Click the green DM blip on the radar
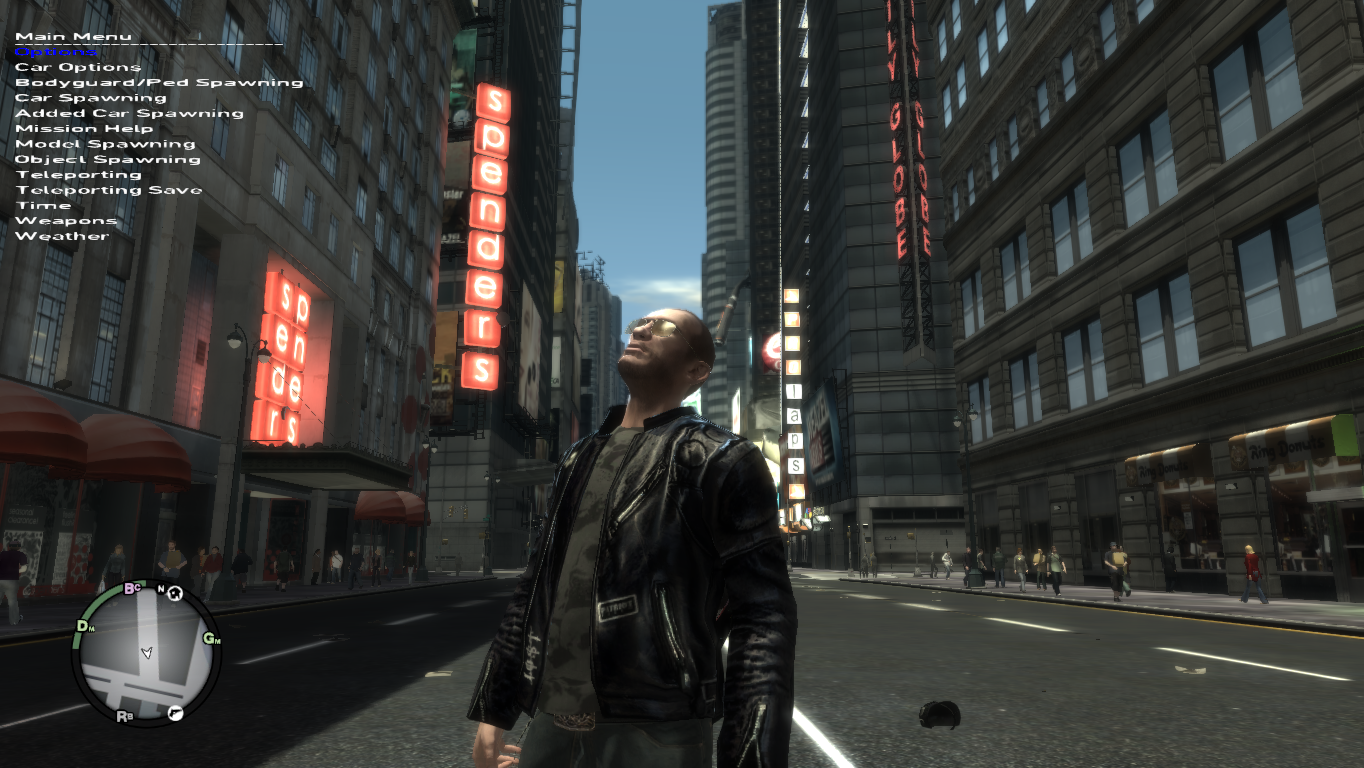 click(85, 627)
